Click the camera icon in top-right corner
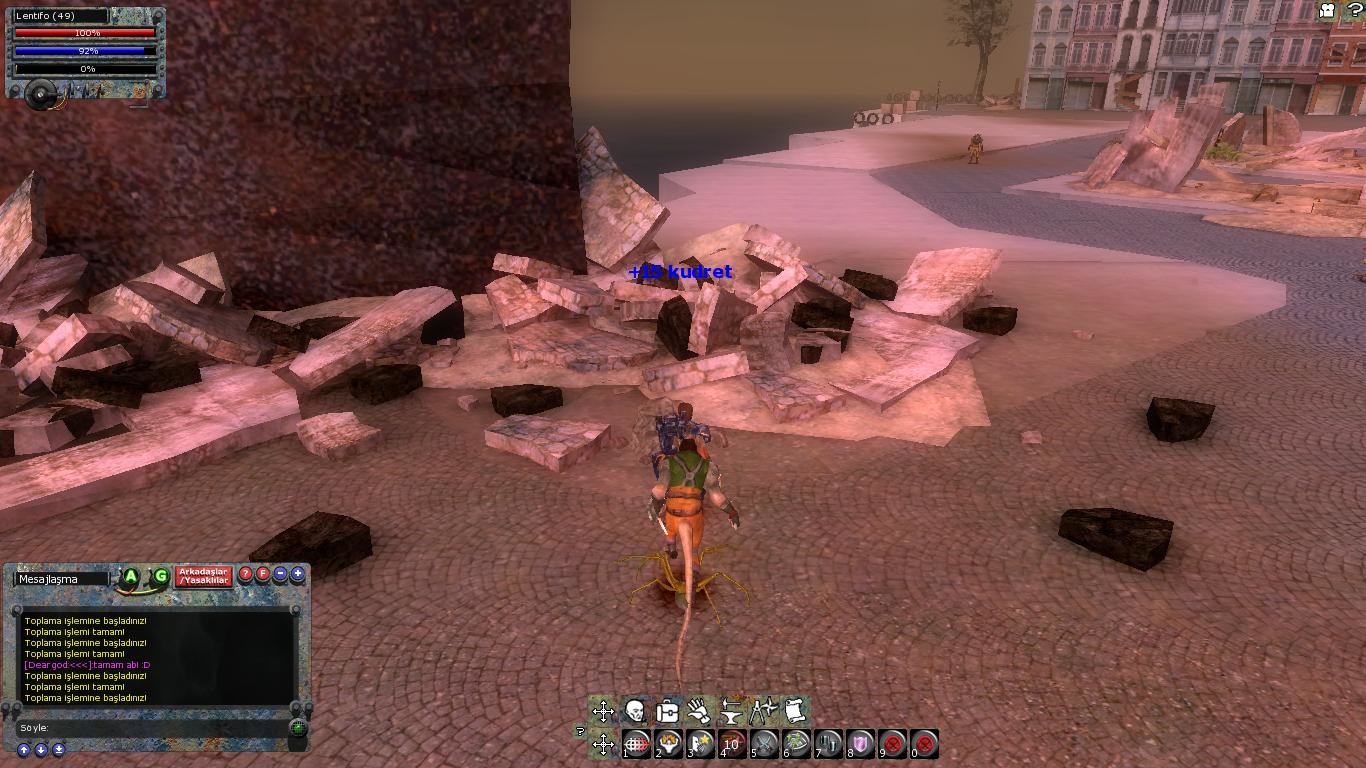This screenshot has width=1366, height=768. [1328, 10]
